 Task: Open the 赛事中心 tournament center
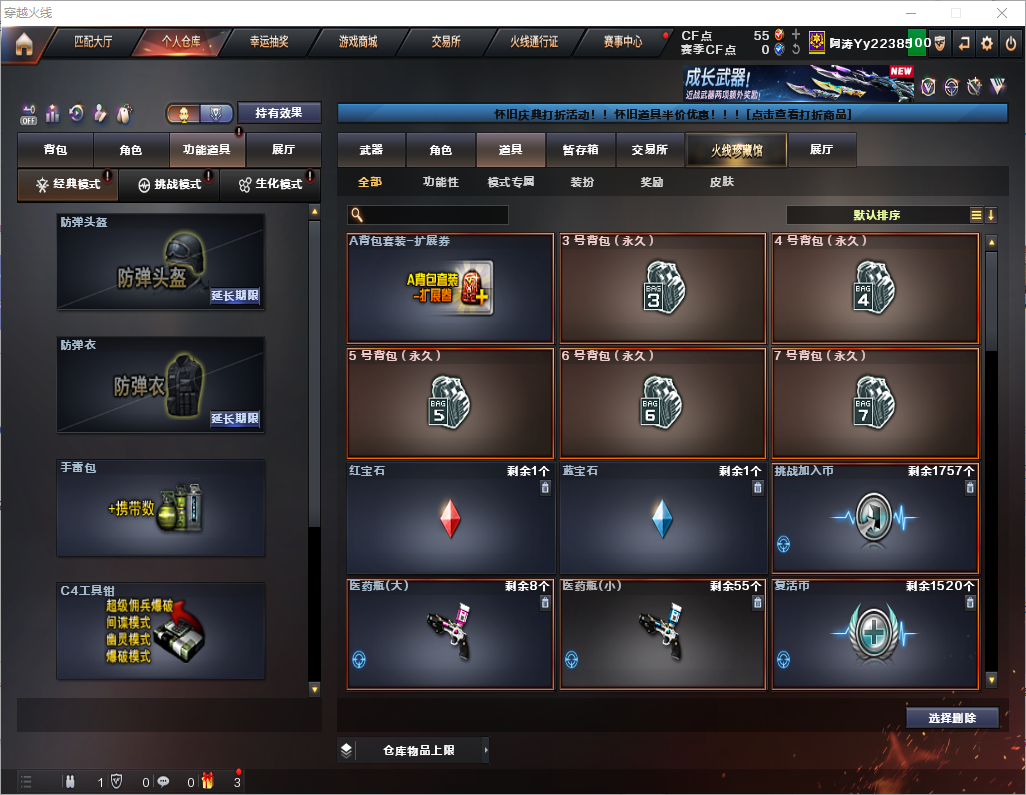[622, 42]
